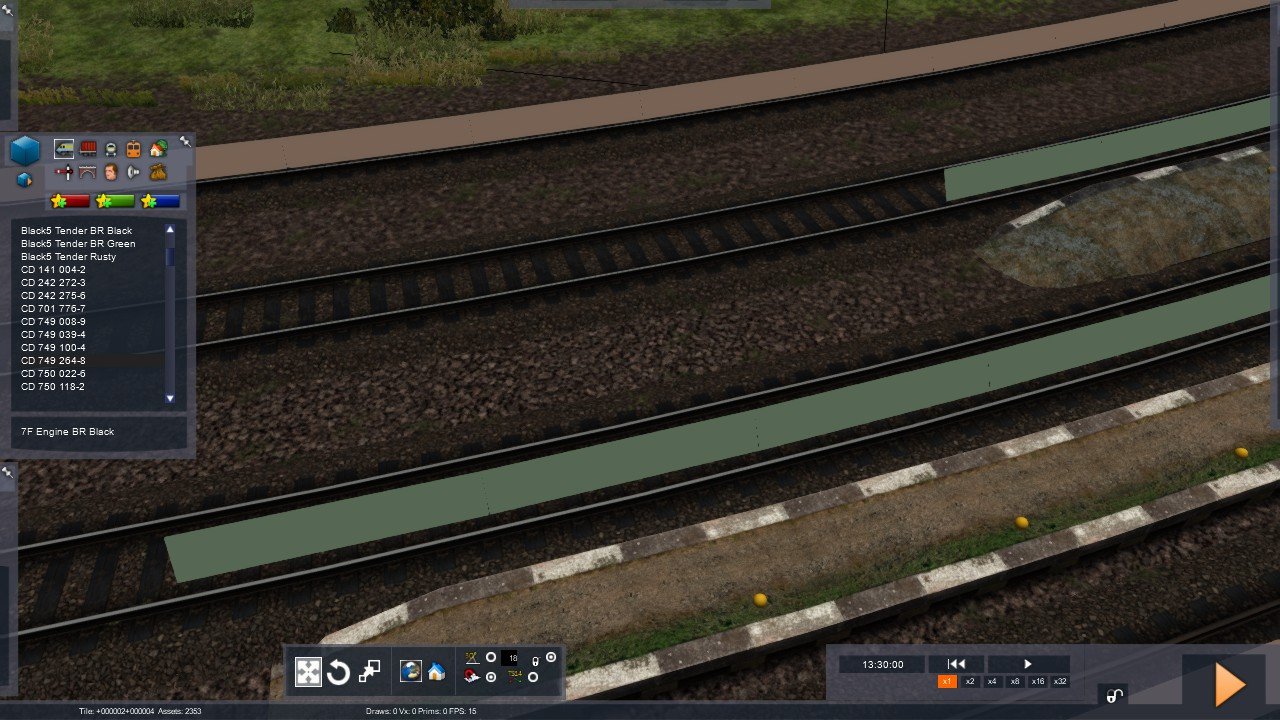Open the red freight wagon category

(x=89, y=149)
